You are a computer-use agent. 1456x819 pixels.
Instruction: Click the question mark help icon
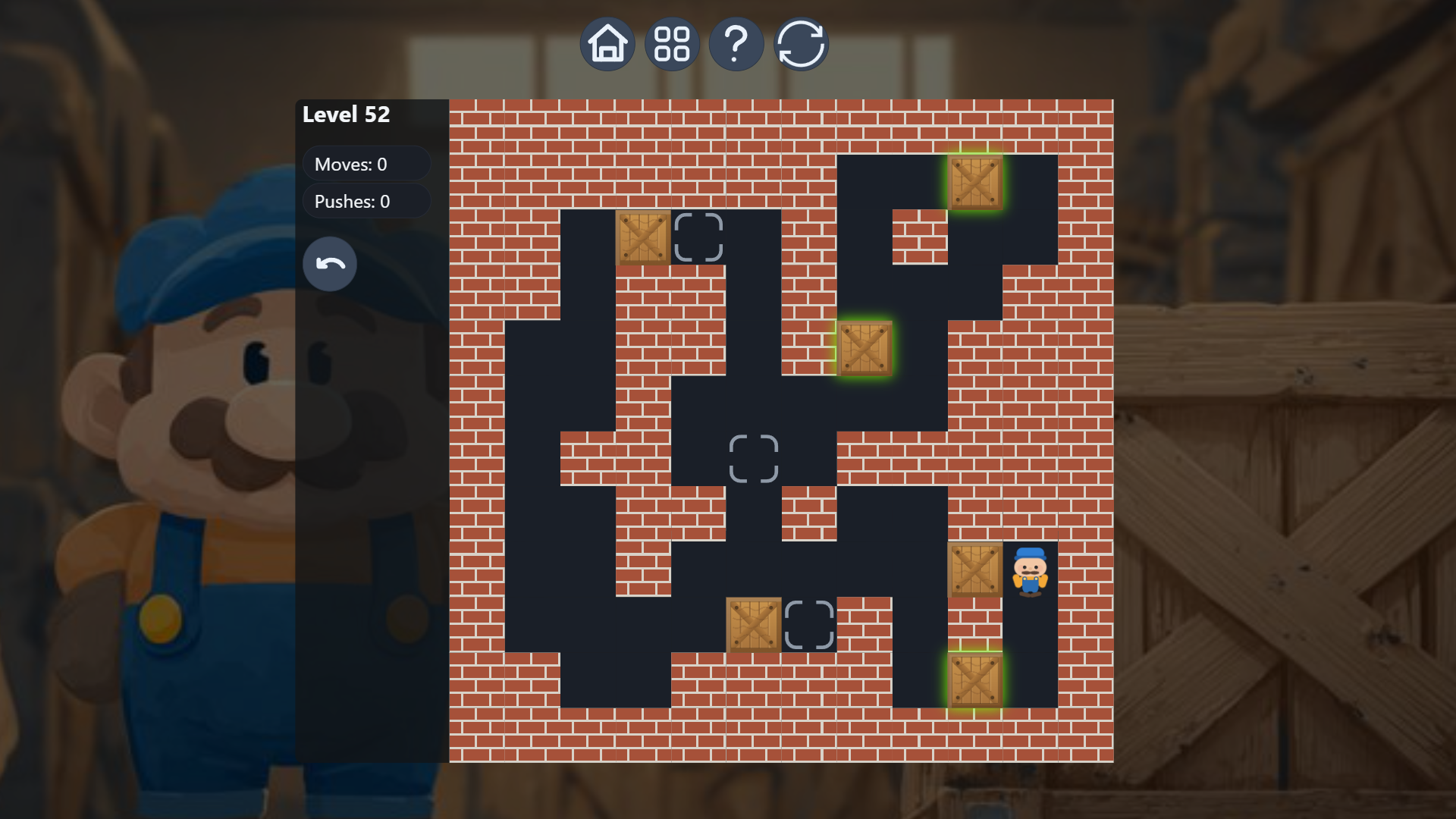click(x=736, y=43)
